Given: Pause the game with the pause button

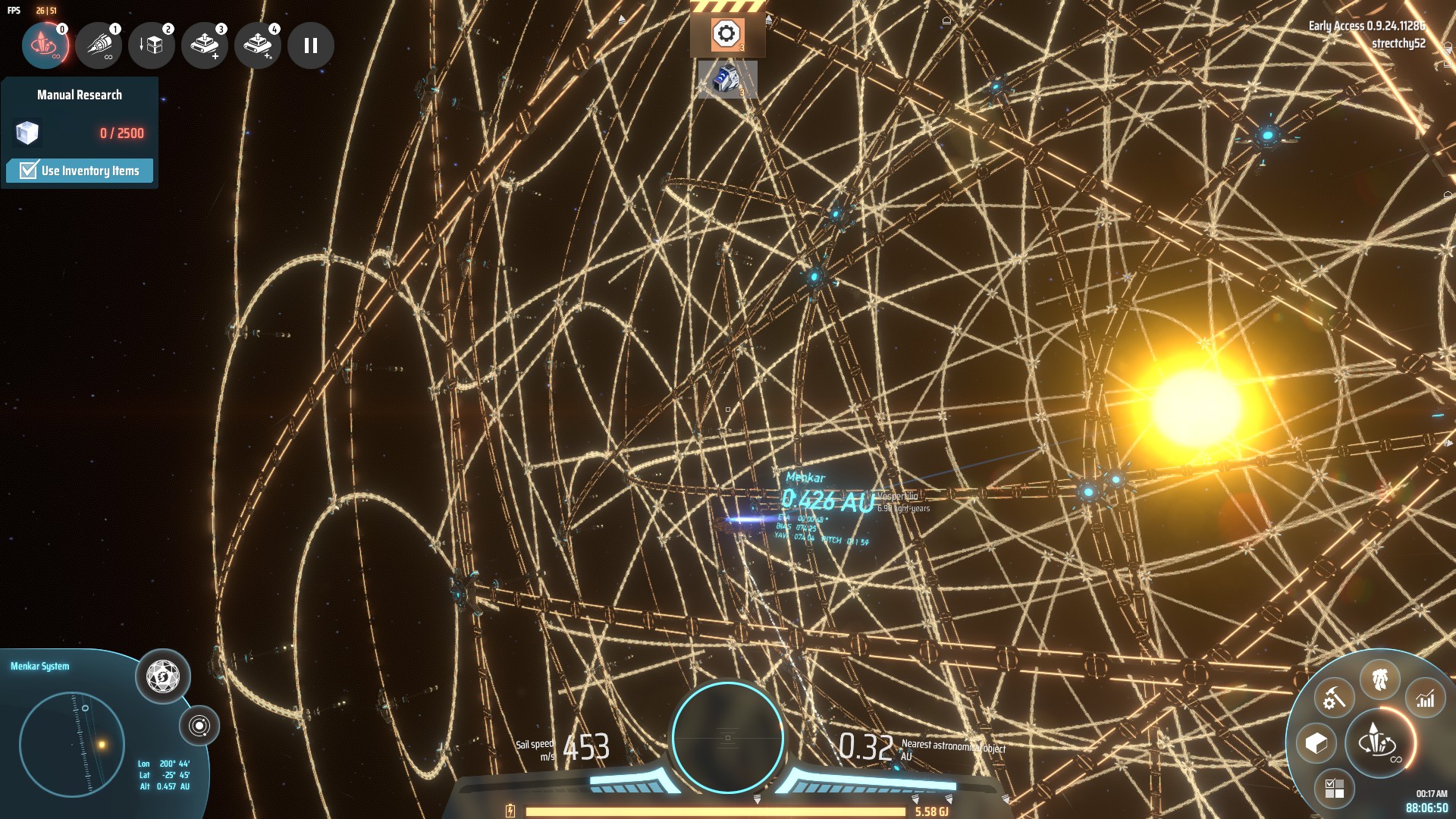Looking at the screenshot, I should (x=310, y=45).
